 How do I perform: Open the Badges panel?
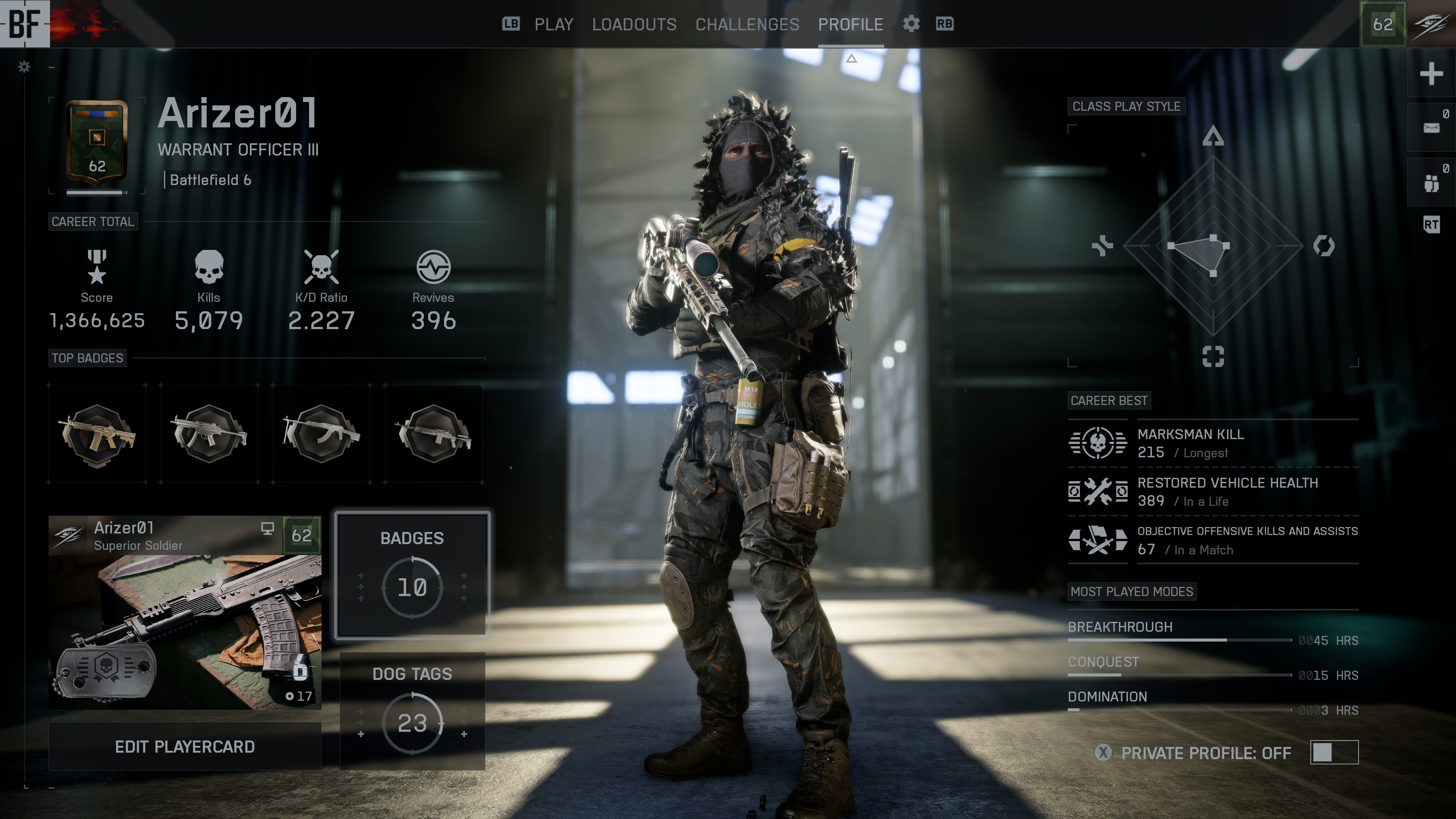click(x=412, y=575)
